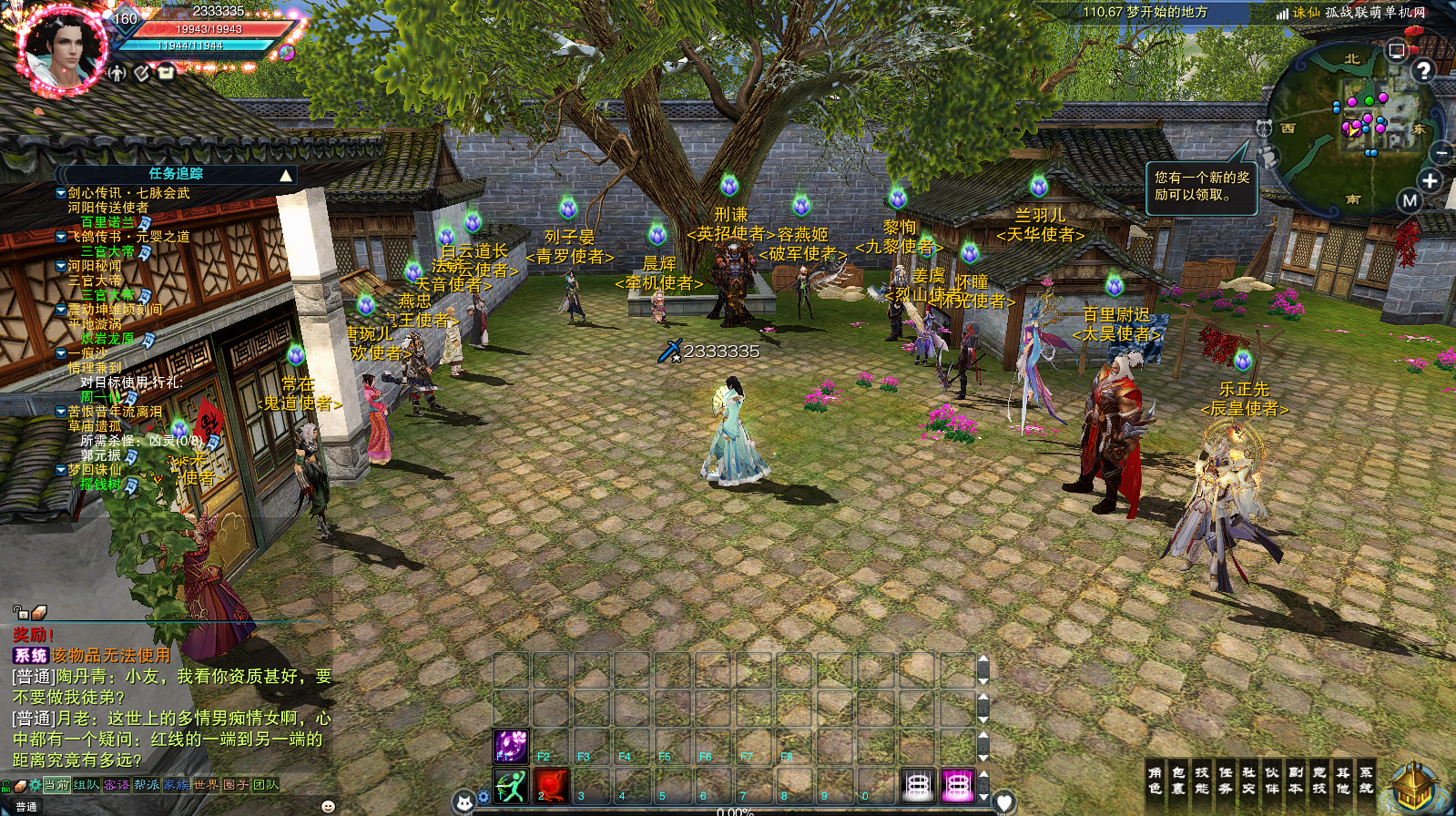Open chat settings gear icon
Viewport: 1456px width, 816px height.
35,785
